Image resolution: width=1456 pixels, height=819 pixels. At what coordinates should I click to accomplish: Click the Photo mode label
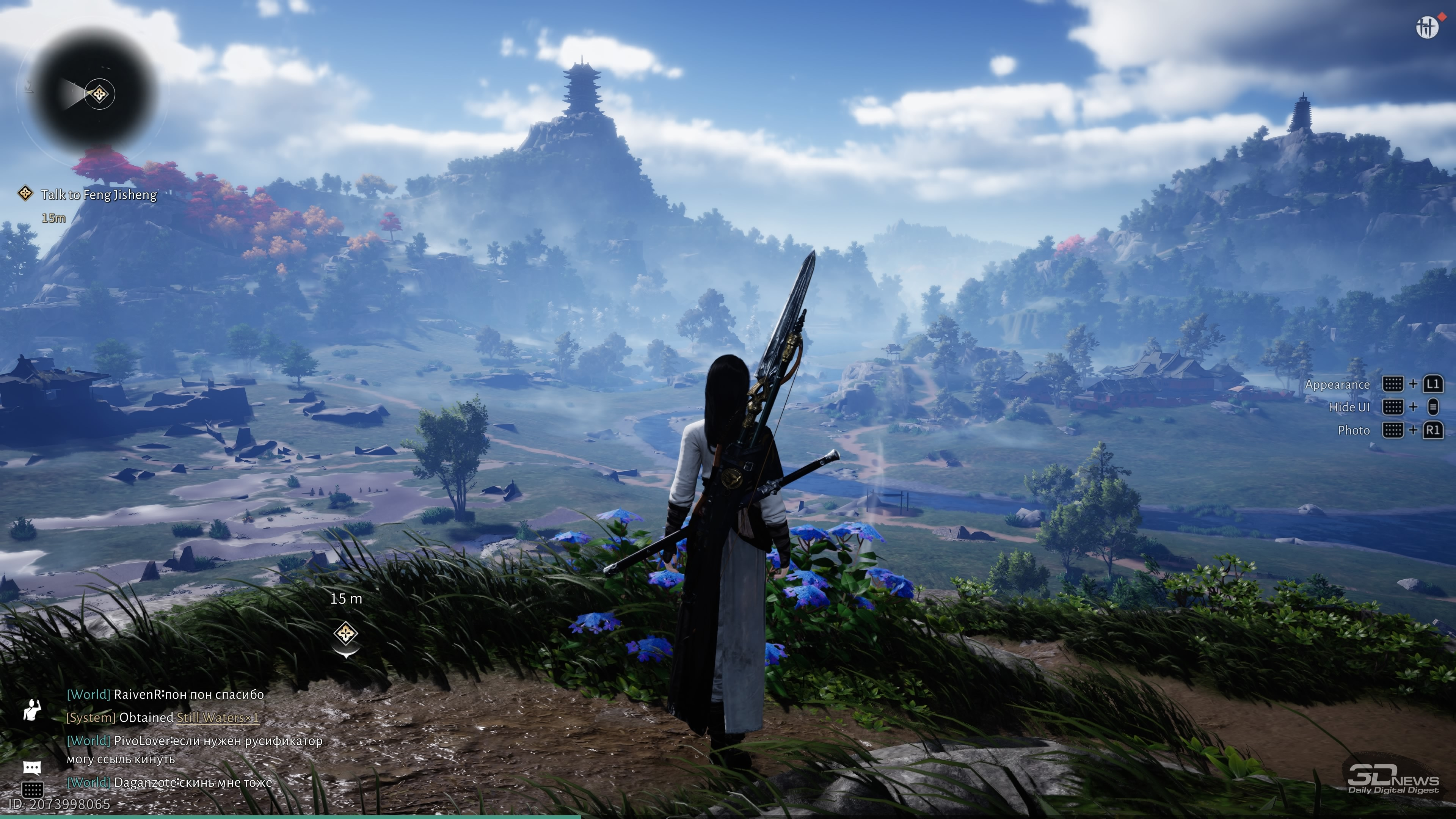pyautogui.click(x=1353, y=431)
